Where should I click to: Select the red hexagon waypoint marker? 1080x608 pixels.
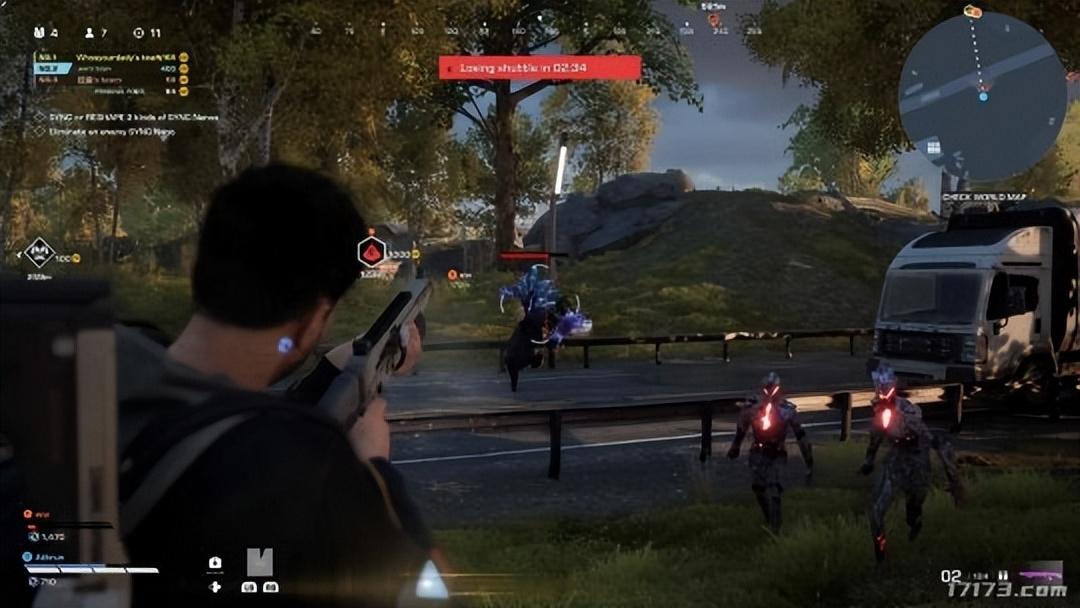tap(372, 252)
